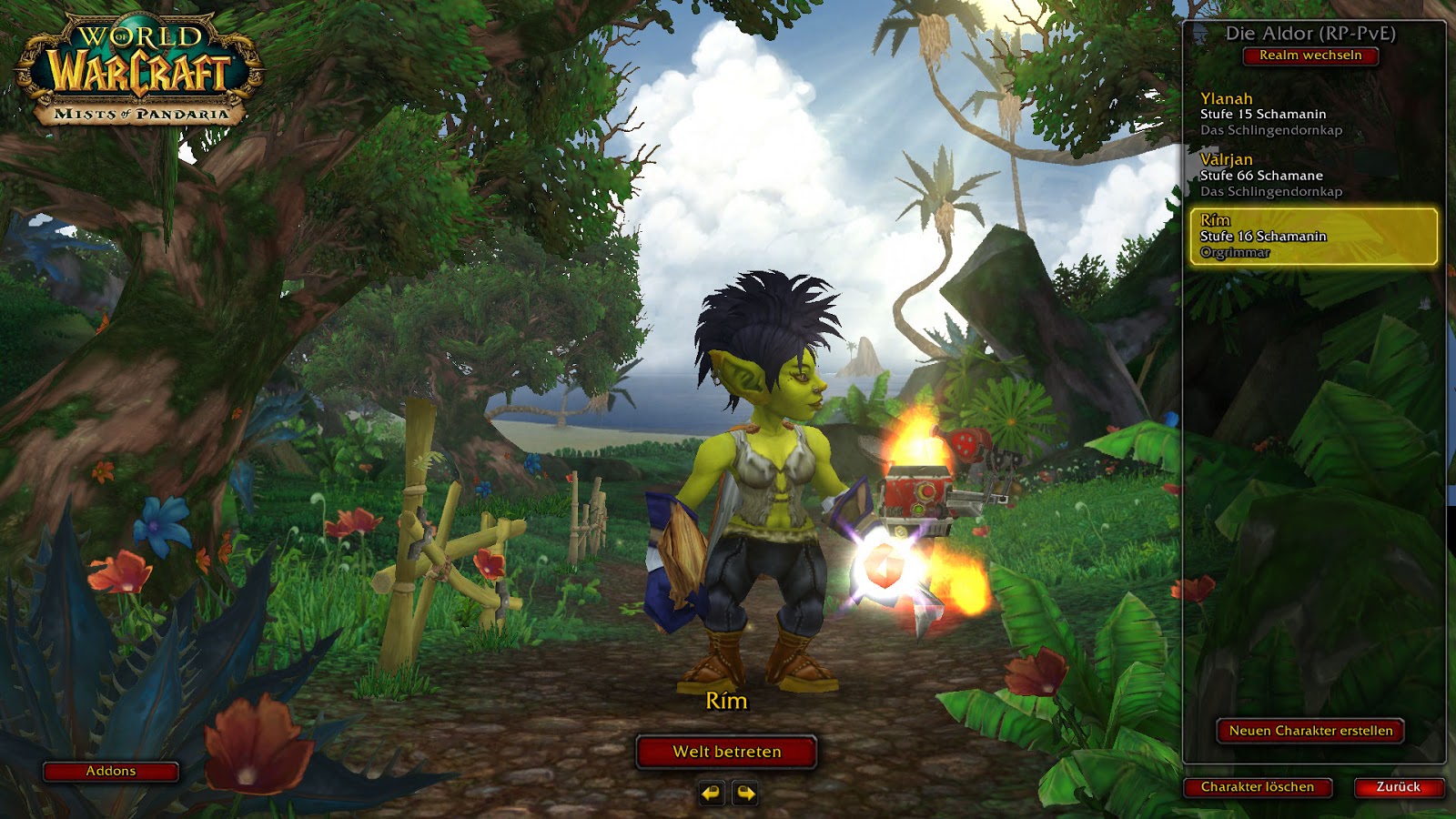The height and width of the screenshot is (819, 1456).
Task: Select the highlighted character Rím entry
Action: click(1313, 237)
